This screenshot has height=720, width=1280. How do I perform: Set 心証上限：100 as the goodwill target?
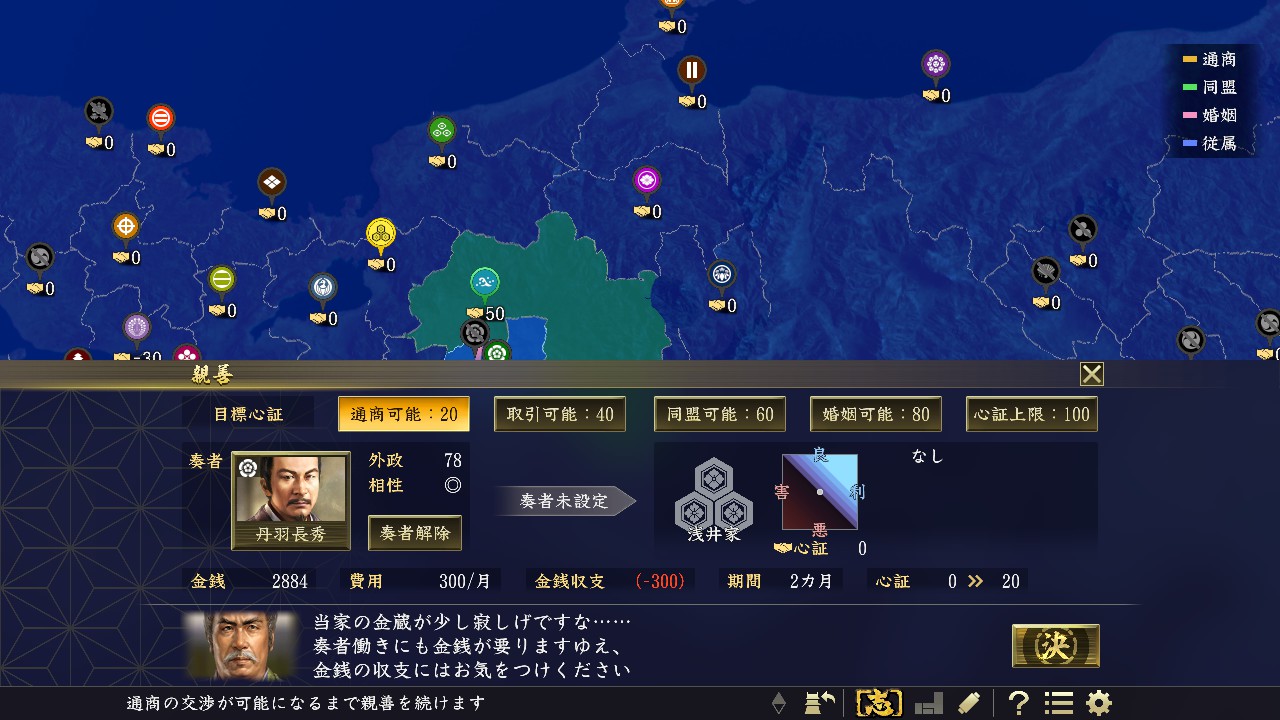pyautogui.click(x=1031, y=413)
